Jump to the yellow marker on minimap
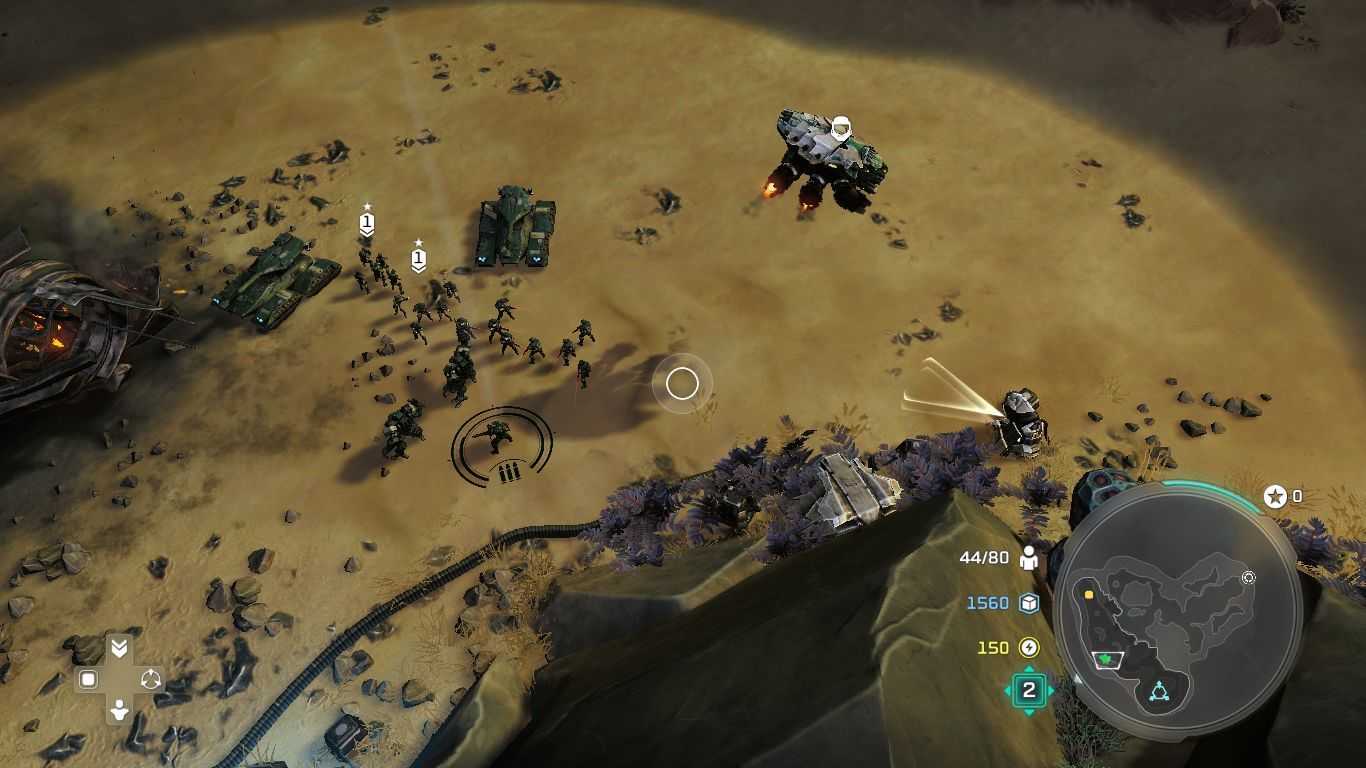The image size is (1366, 768). 1088,594
